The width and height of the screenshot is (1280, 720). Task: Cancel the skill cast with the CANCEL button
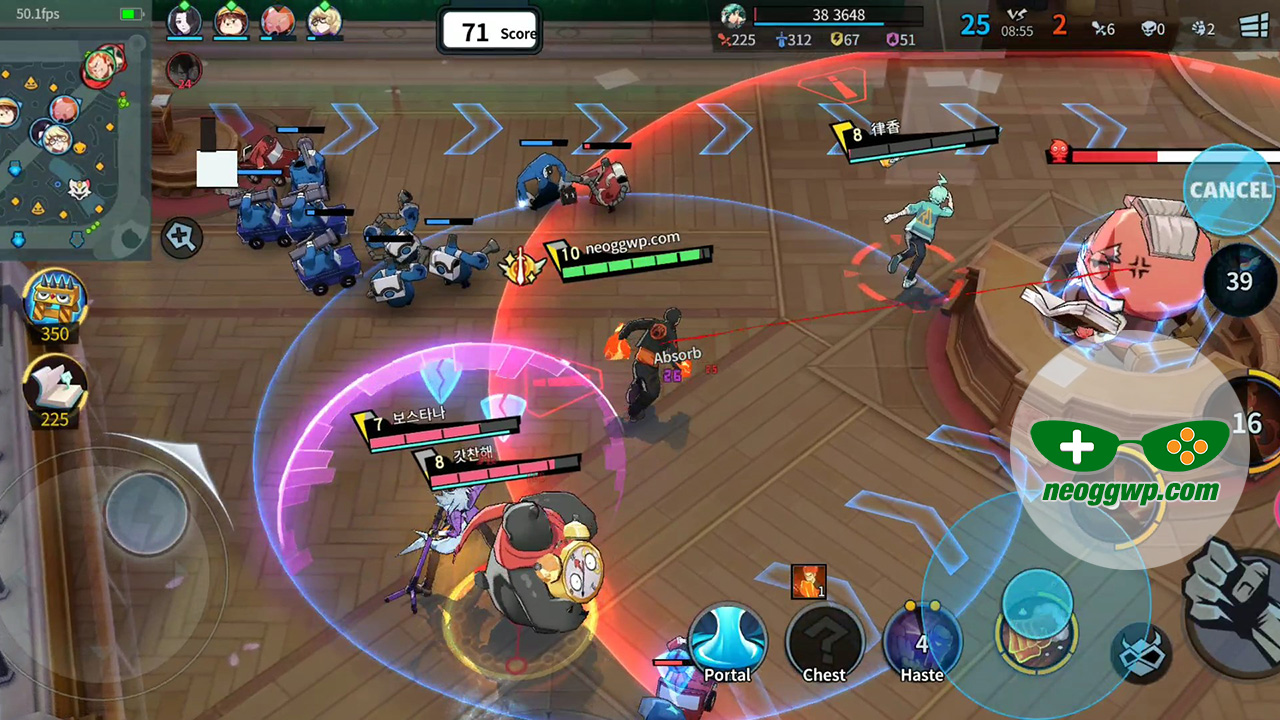[x=1229, y=189]
